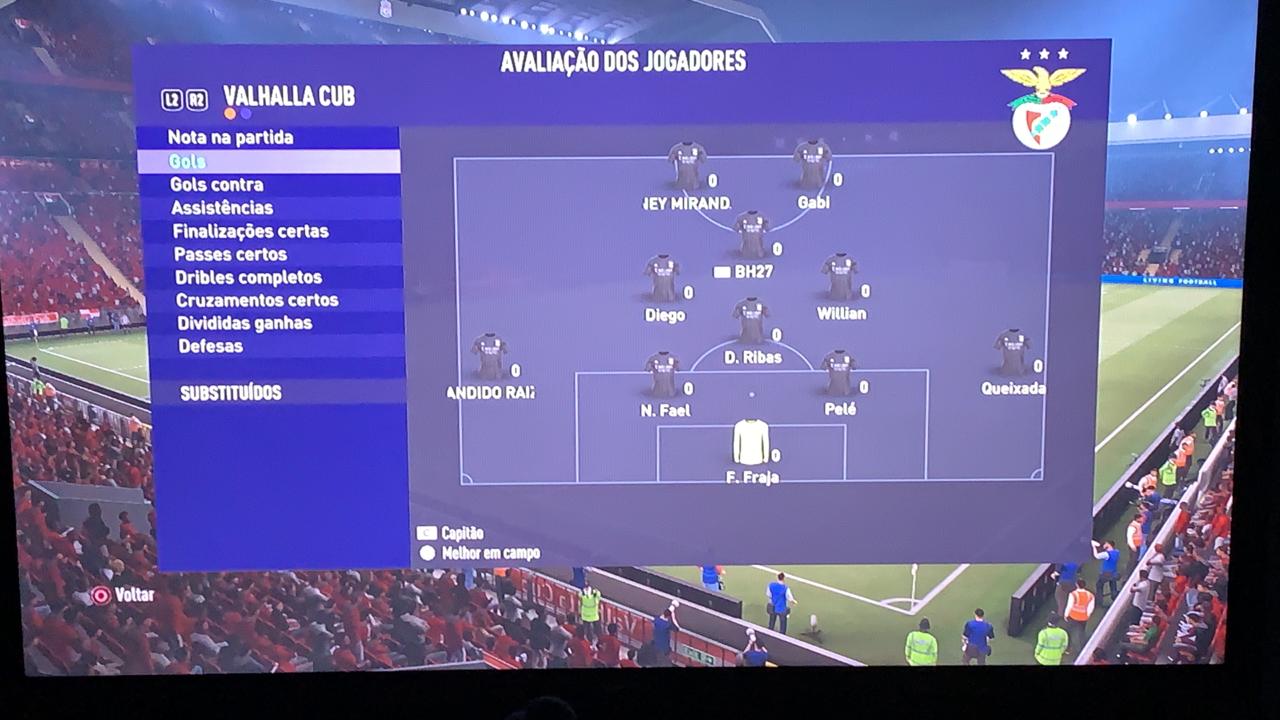Image resolution: width=1280 pixels, height=720 pixels.
Task: Select captain BH27 on the pitch
Action: click(x=751, y=235)
